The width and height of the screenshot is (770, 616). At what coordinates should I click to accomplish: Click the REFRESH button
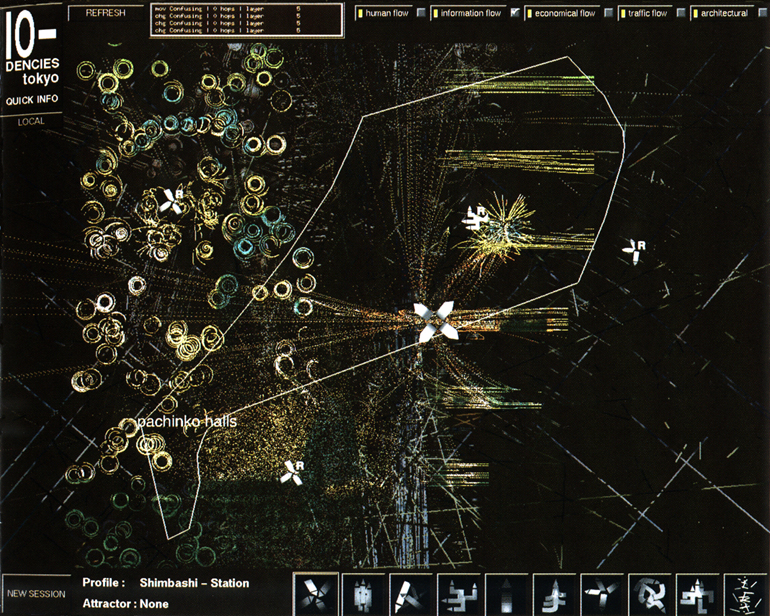click(105, 13)
